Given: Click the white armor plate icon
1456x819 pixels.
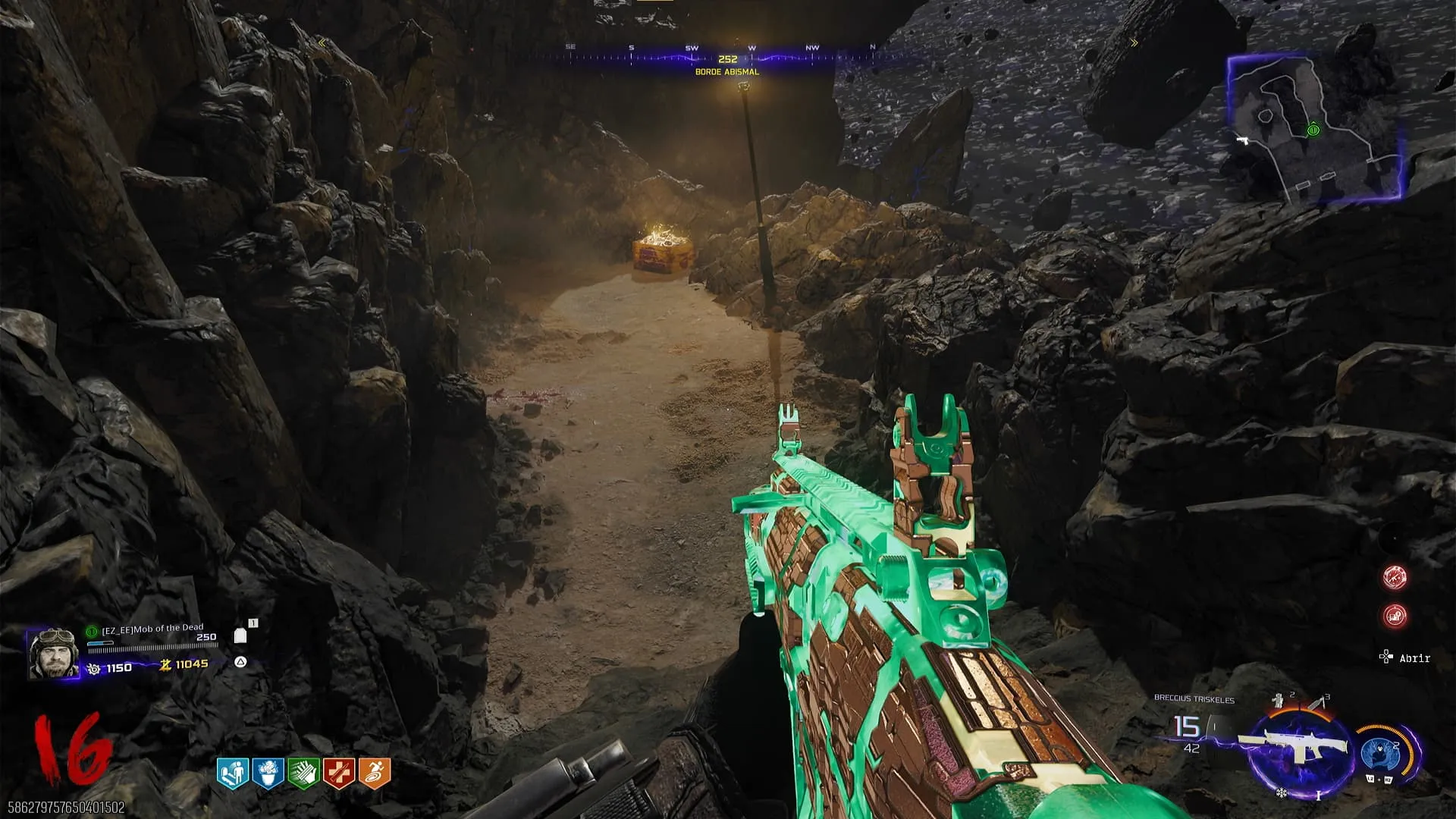Looking at the screenshot, I should tap(240, 635).
